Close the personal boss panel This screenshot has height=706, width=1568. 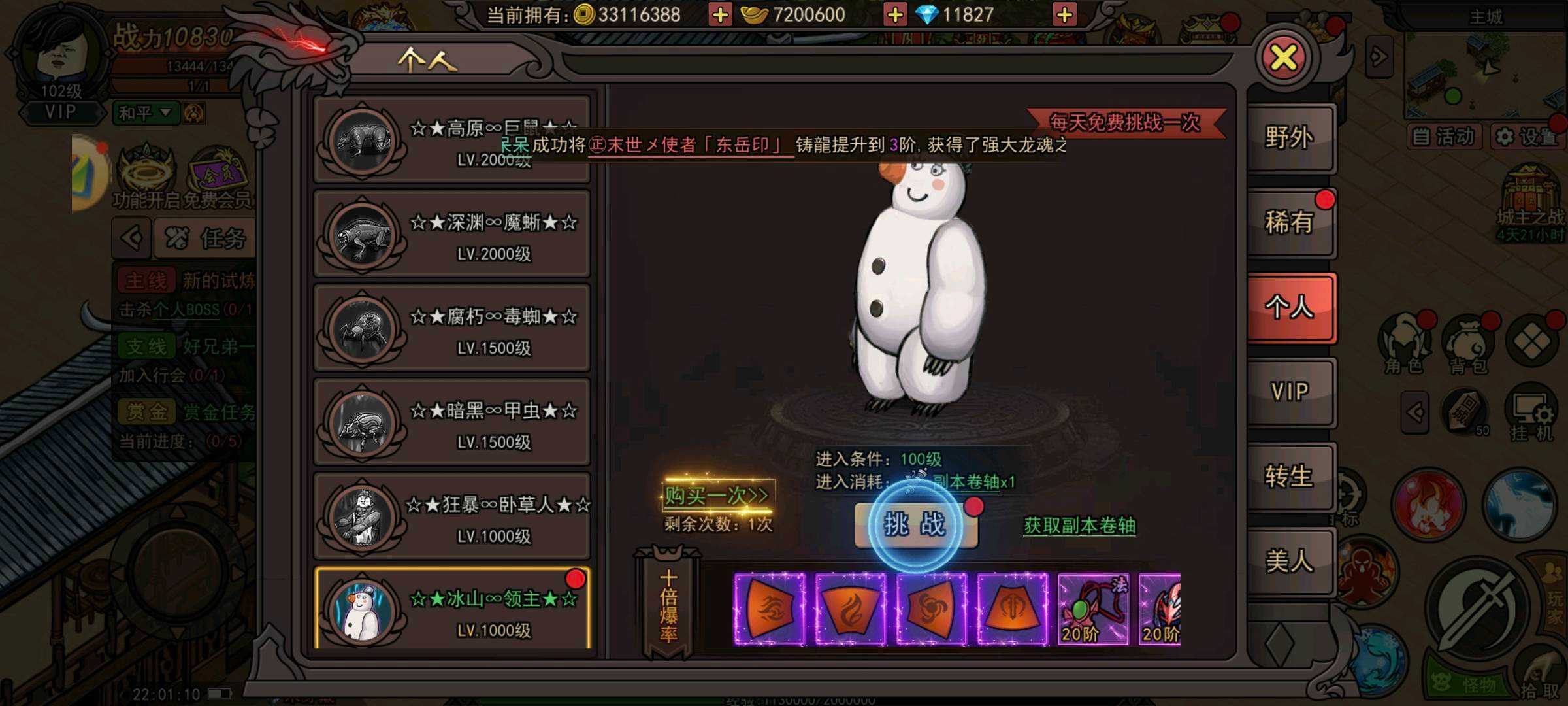(1283, 58)
